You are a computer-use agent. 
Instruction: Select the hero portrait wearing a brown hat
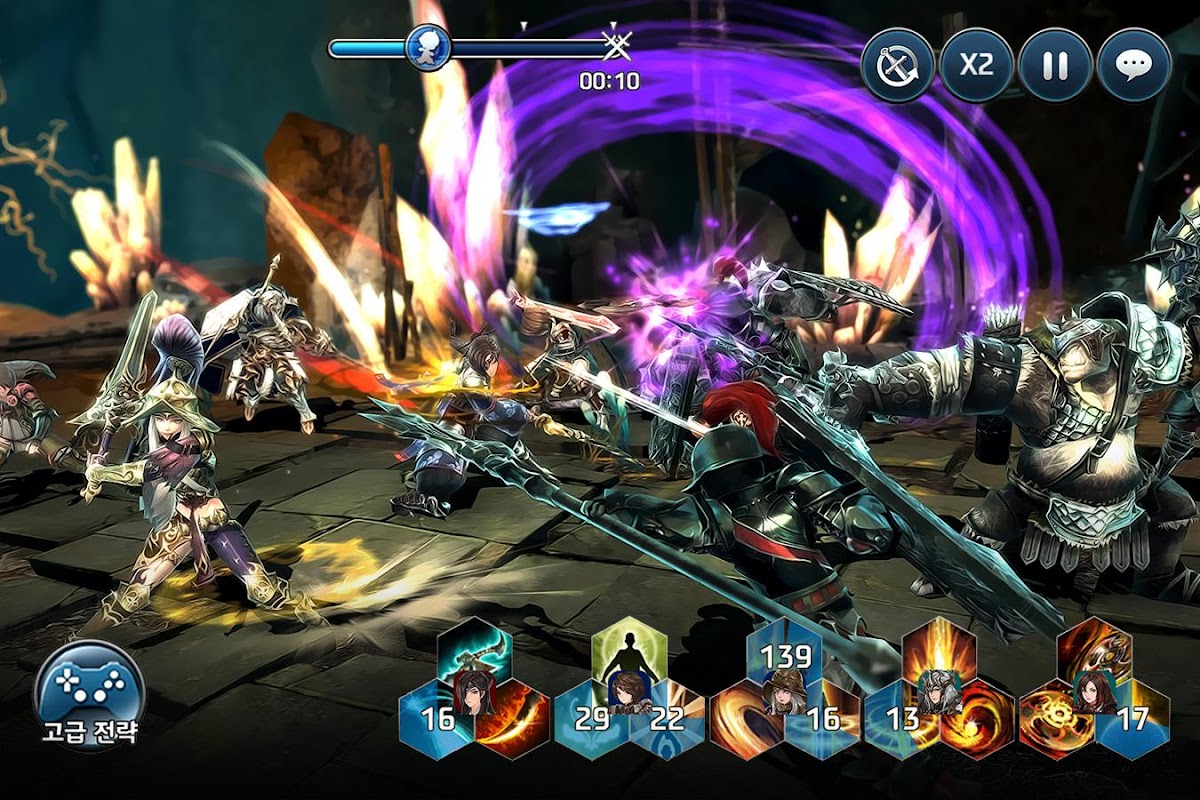coord(784,692)
